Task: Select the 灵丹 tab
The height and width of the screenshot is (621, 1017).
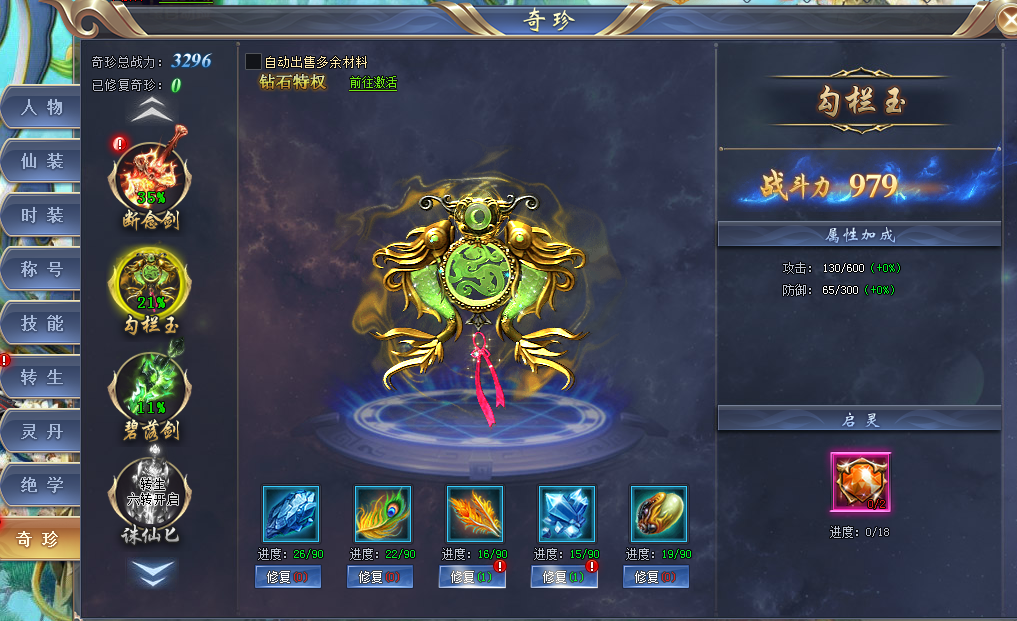Action: click(41, 431)
